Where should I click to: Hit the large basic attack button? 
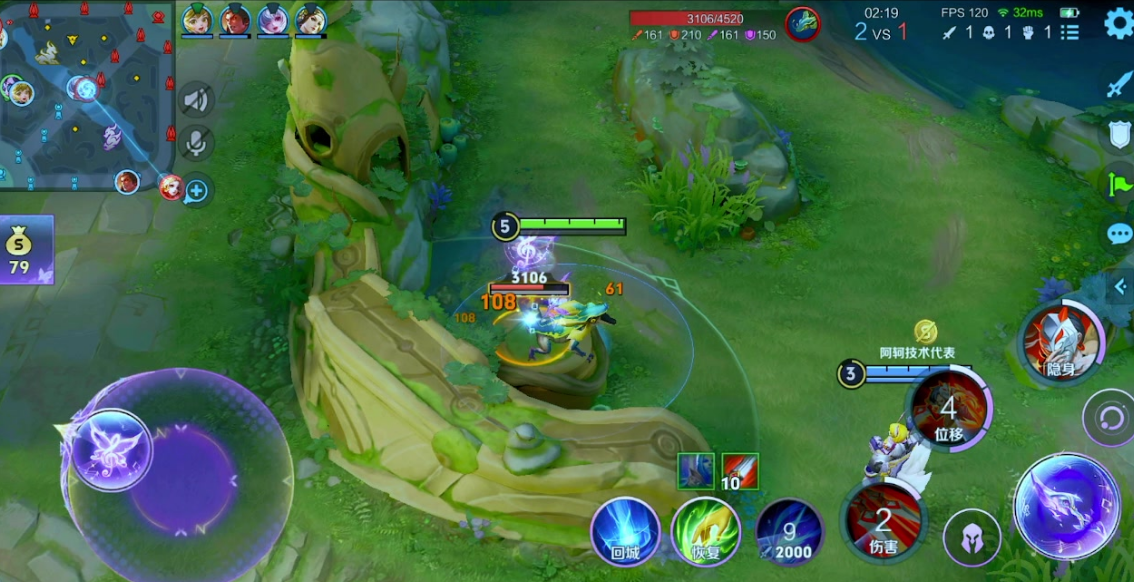[1065, 505]
